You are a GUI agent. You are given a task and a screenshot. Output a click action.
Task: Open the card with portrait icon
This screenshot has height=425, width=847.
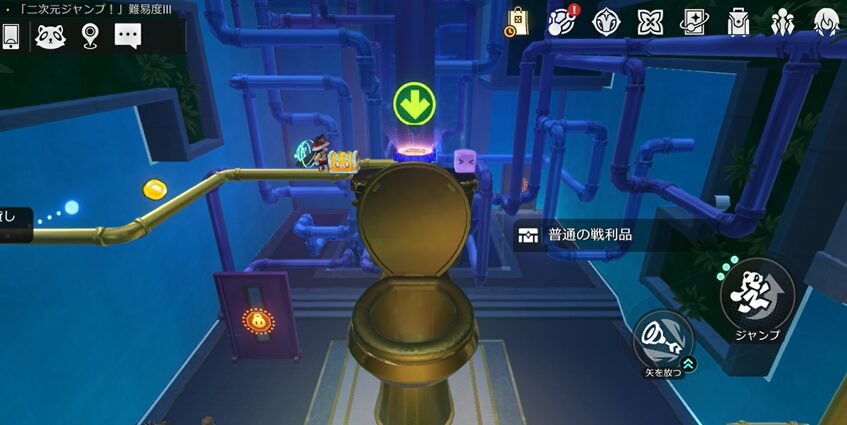694,21
